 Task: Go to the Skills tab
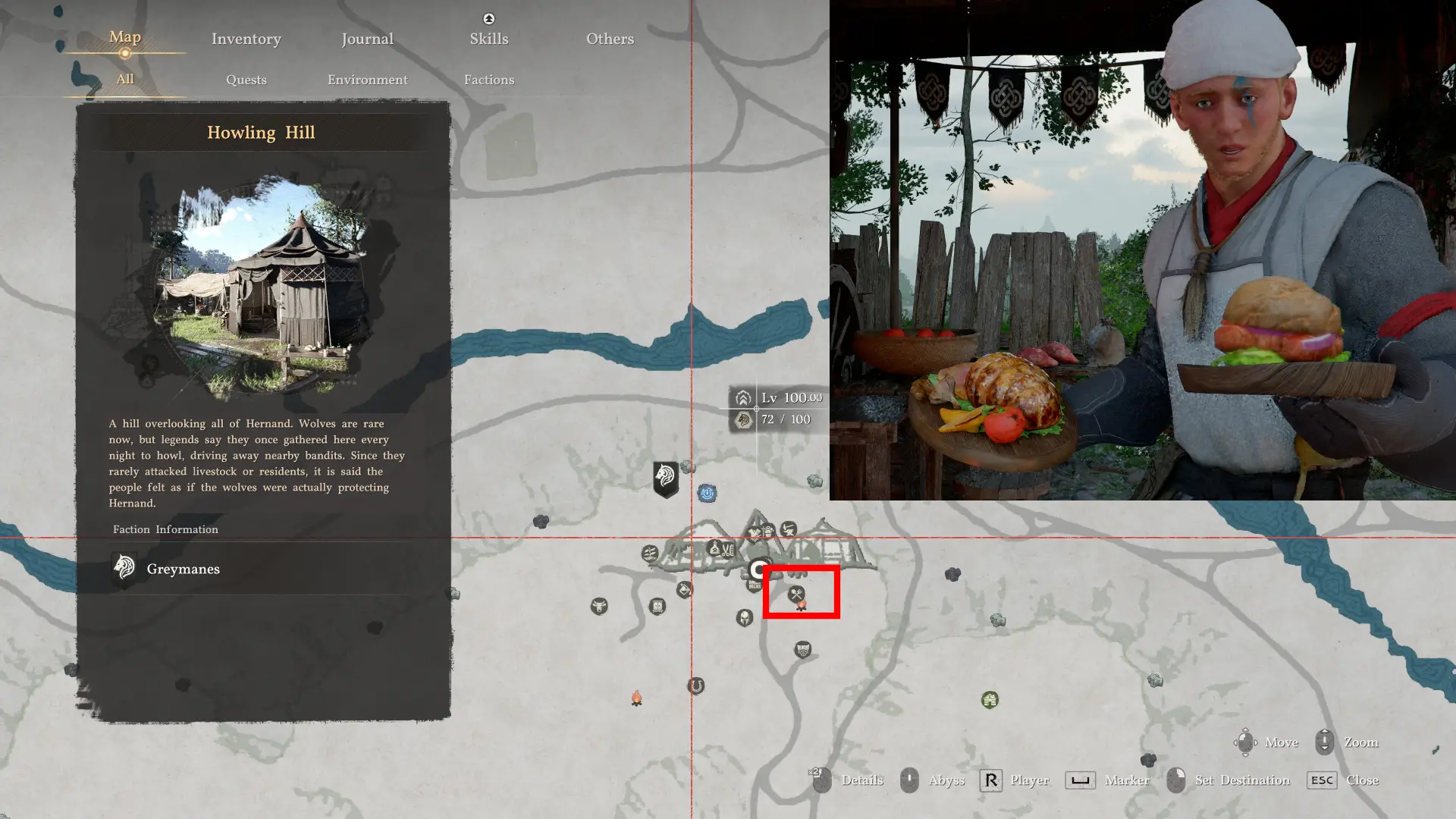tap(488, 39)
